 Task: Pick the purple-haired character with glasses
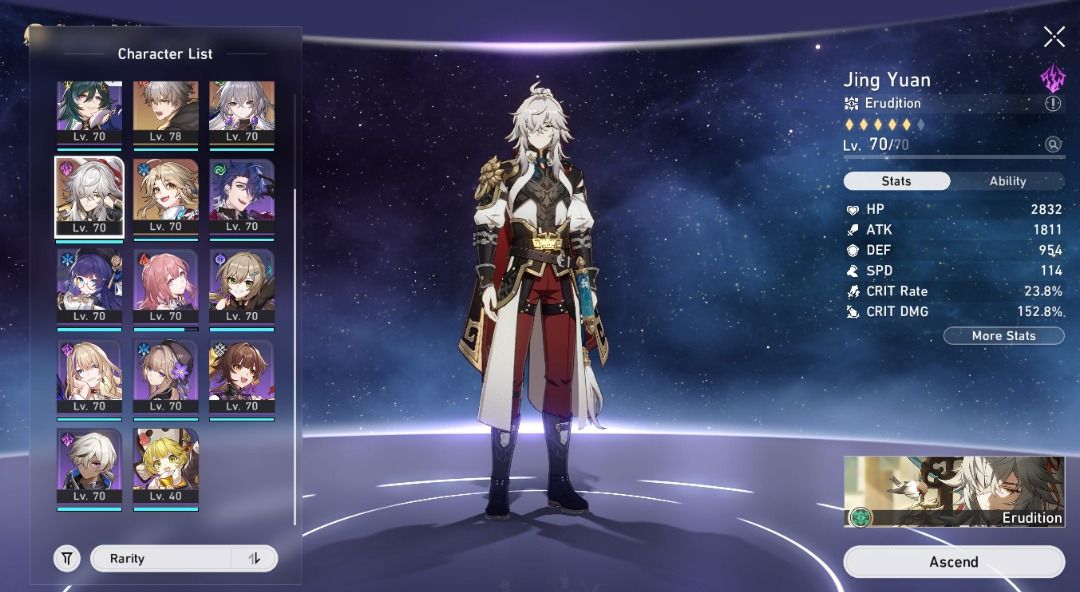click(89, 286)
